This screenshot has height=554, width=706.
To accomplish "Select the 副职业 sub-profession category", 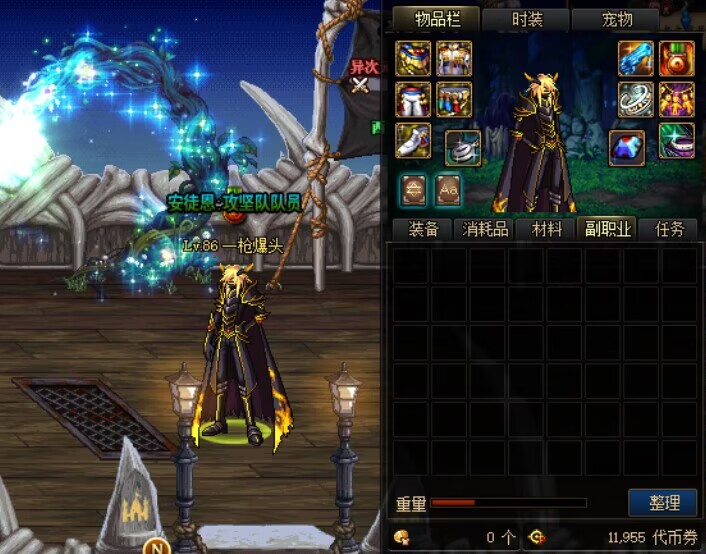I will point(608,229).
